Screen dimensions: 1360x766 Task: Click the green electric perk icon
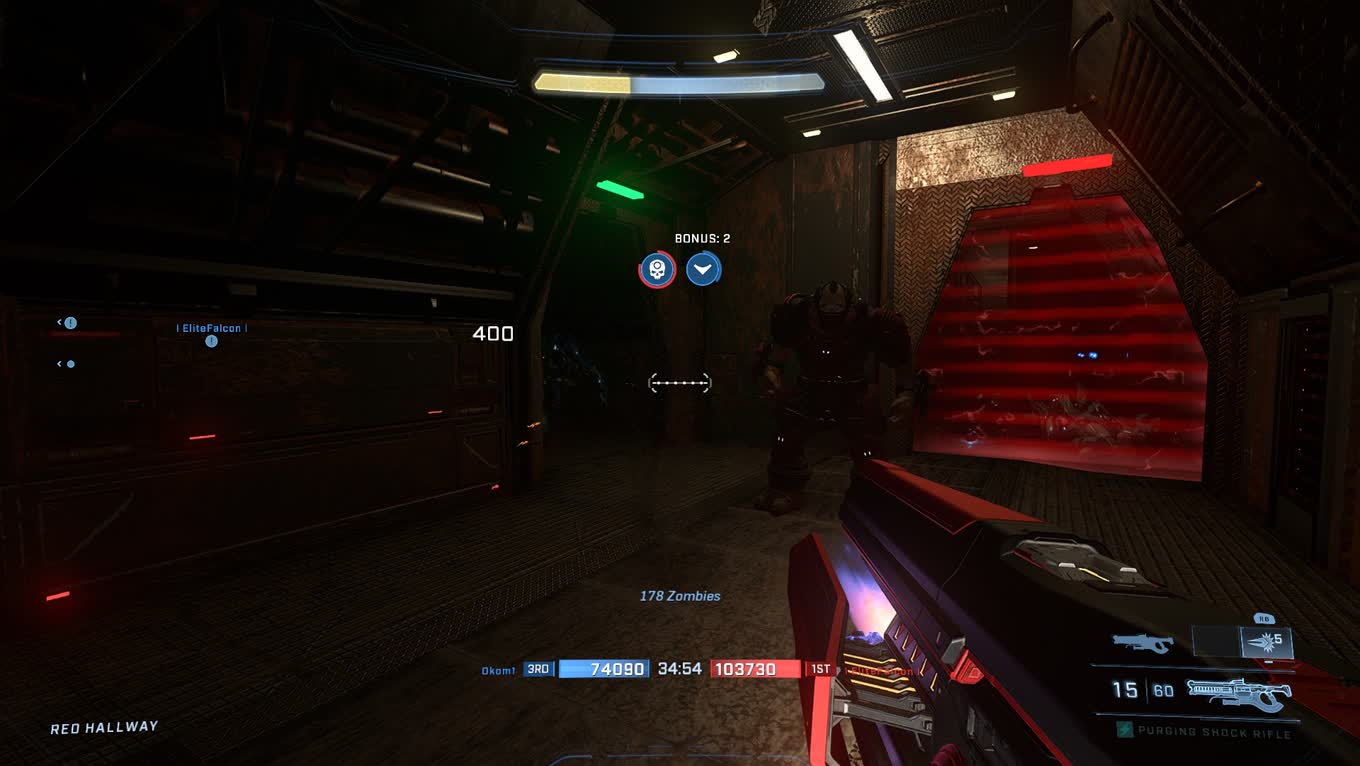click(1125, 731)
